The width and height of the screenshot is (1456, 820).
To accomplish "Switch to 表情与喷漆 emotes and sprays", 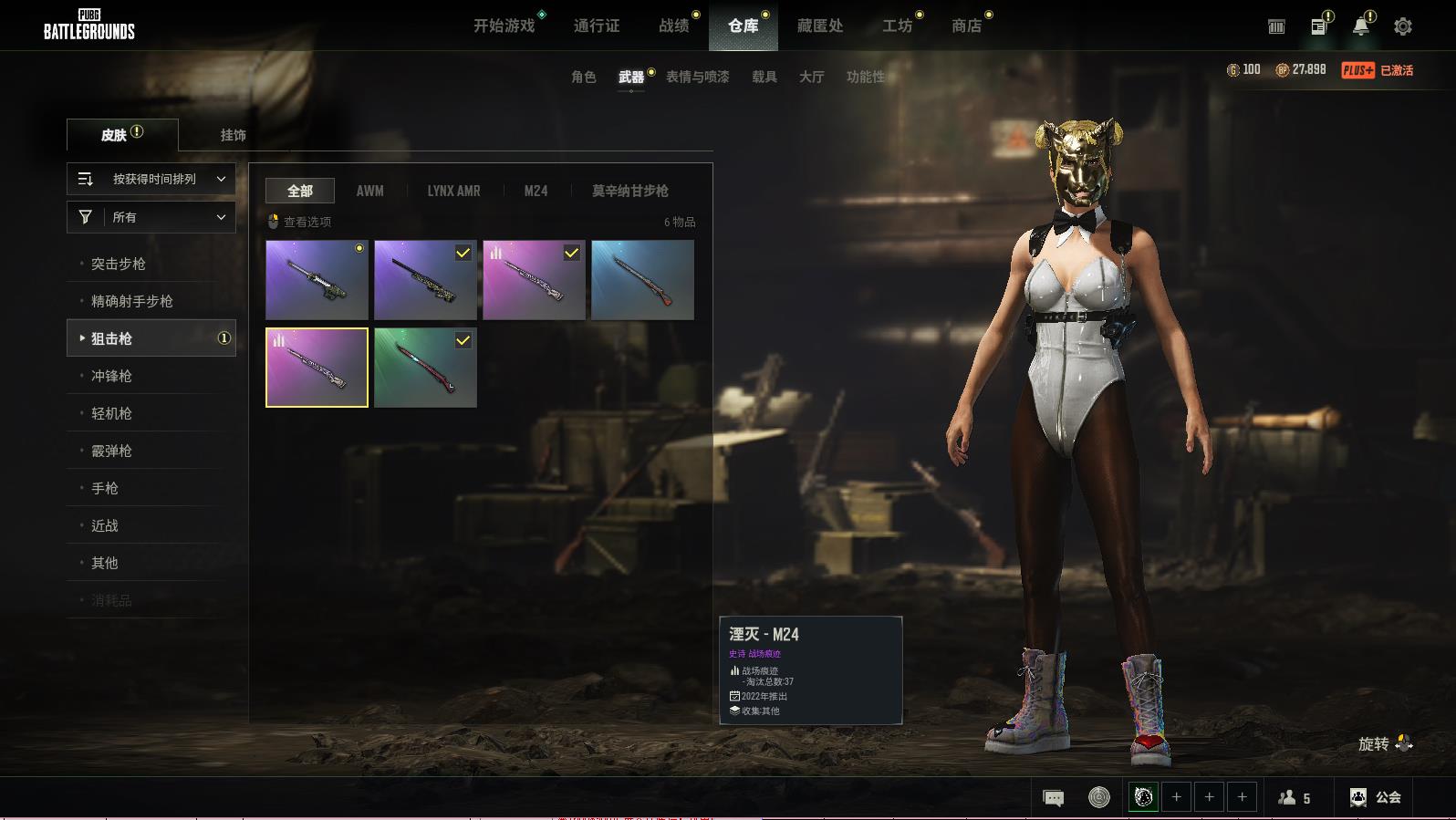I will [697, 77].
